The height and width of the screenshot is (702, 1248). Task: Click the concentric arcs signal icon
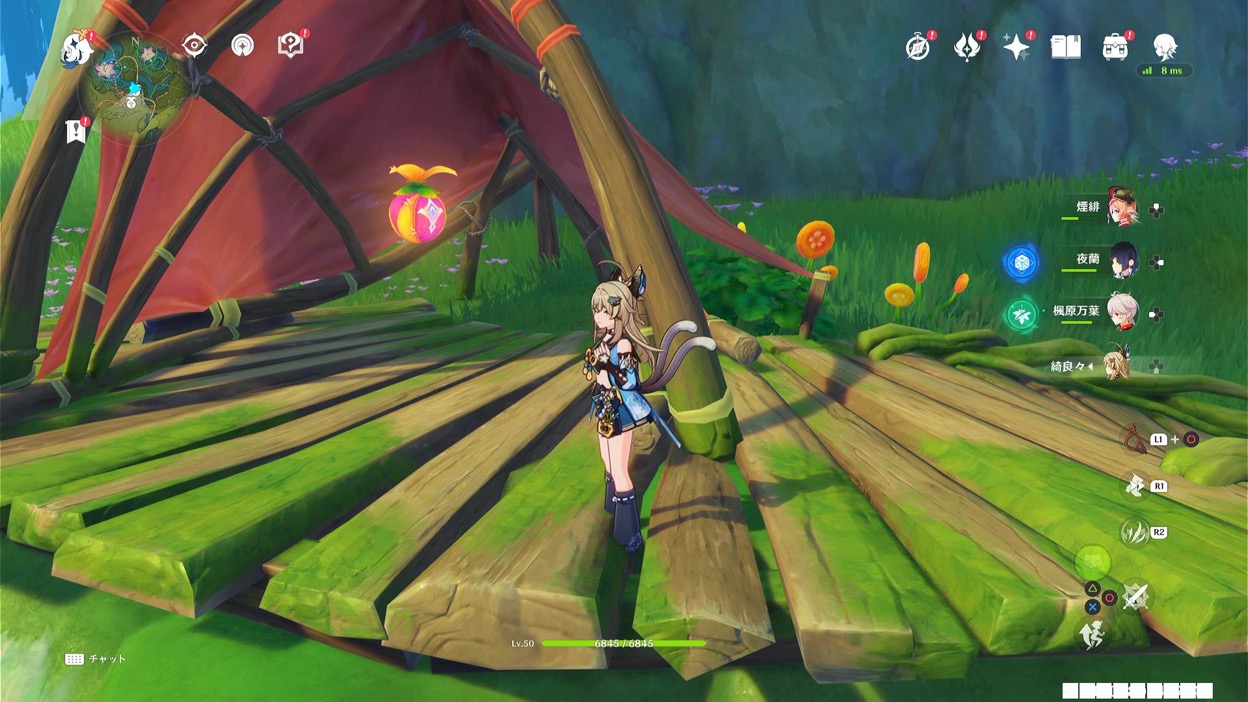click(242, 45)
